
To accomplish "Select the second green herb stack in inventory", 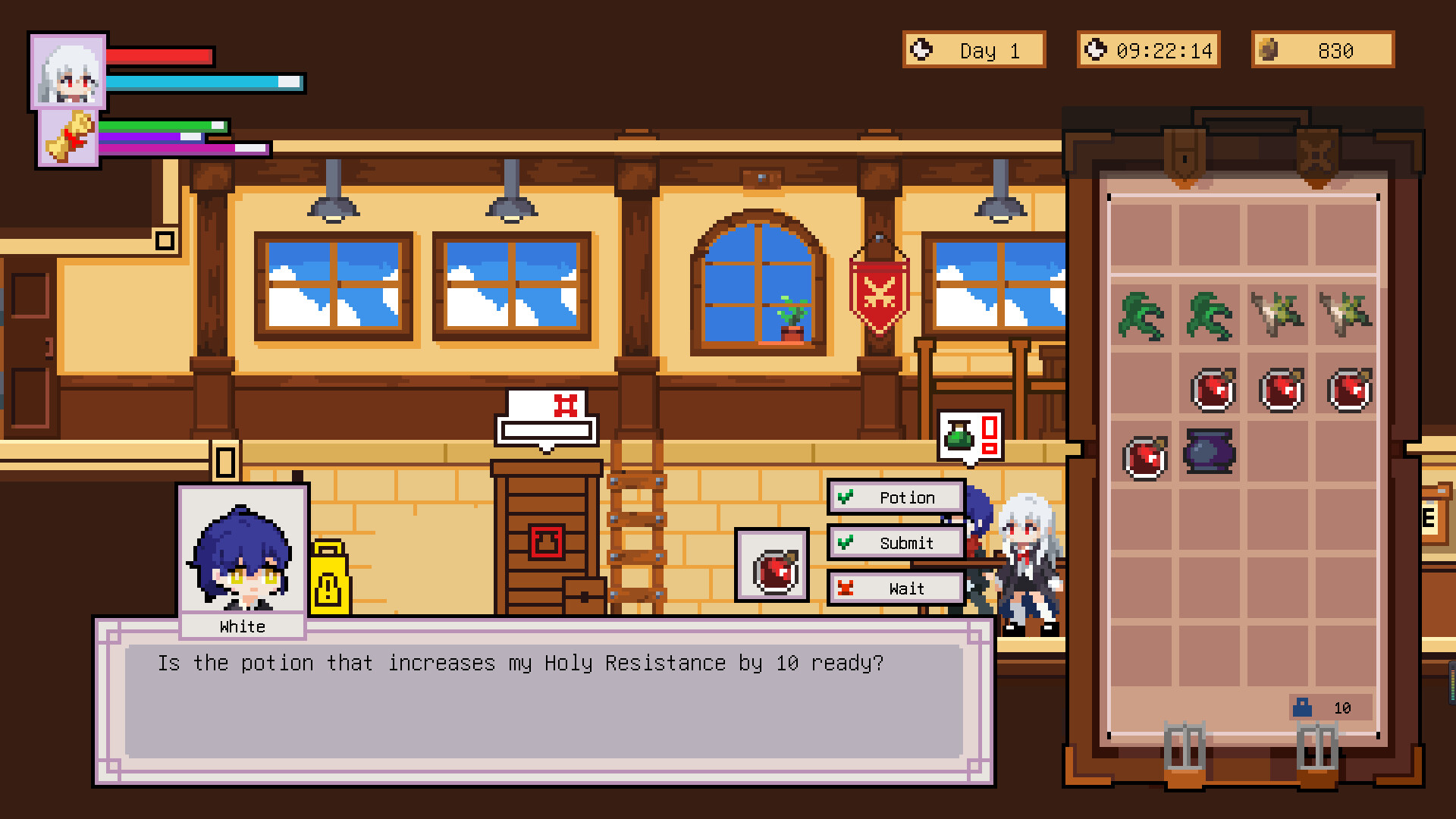I will (x=1209, y=316).
